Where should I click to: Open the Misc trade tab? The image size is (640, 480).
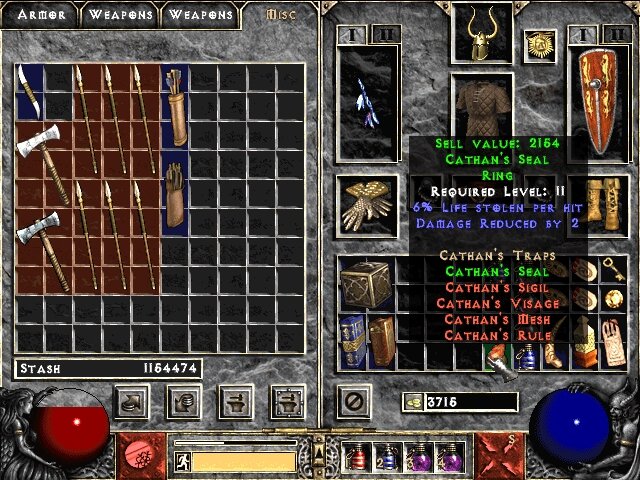[x=279, y=15]
